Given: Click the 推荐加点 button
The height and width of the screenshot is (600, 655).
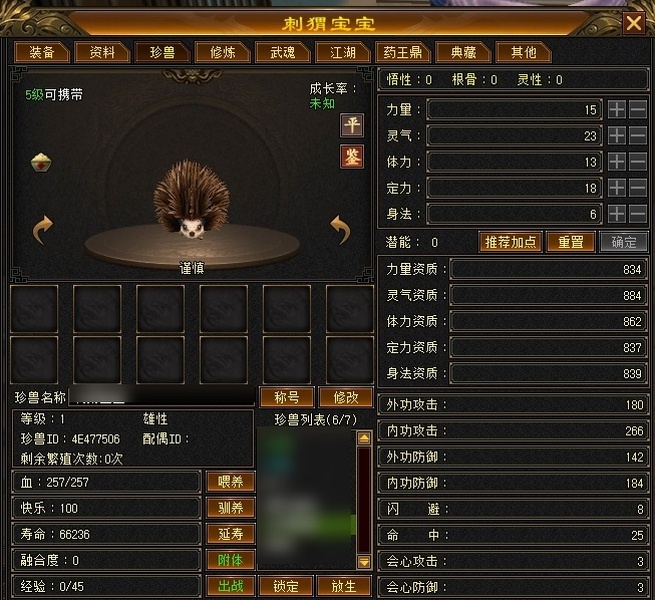Looking at the screenshot, I should (511, 242).
